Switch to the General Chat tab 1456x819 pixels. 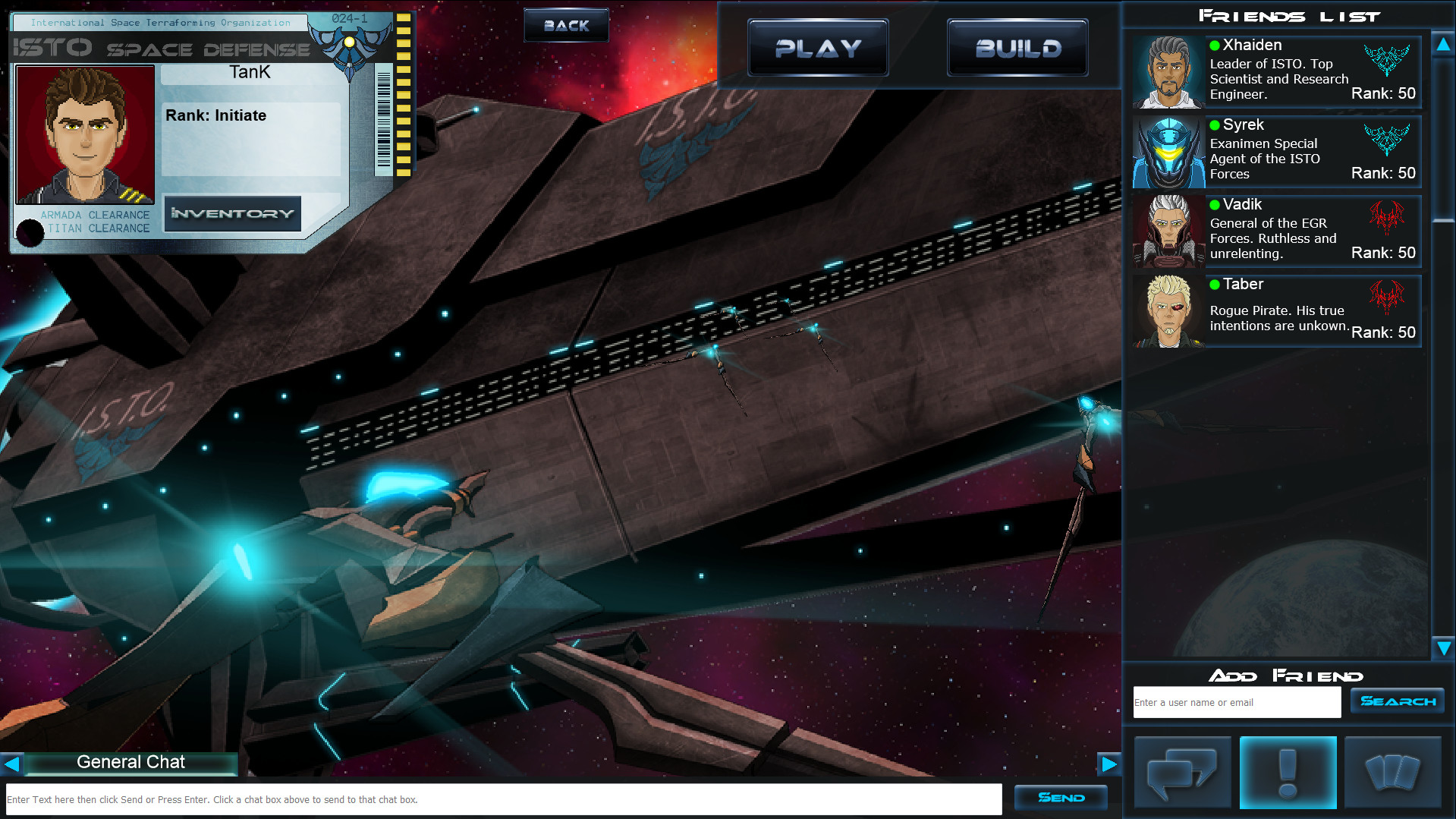pos(131,762)
